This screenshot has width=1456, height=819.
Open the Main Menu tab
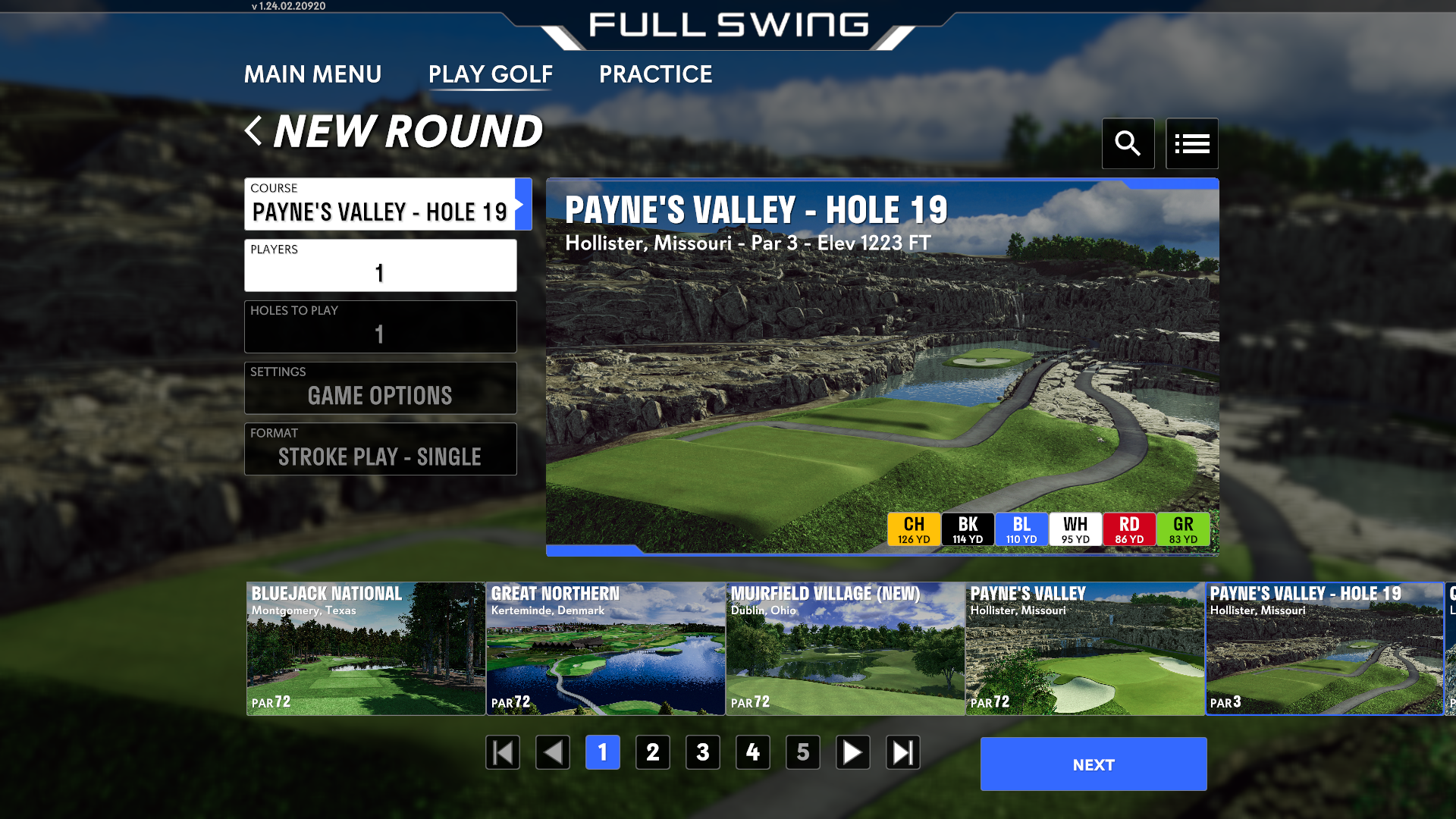[312, 74]
